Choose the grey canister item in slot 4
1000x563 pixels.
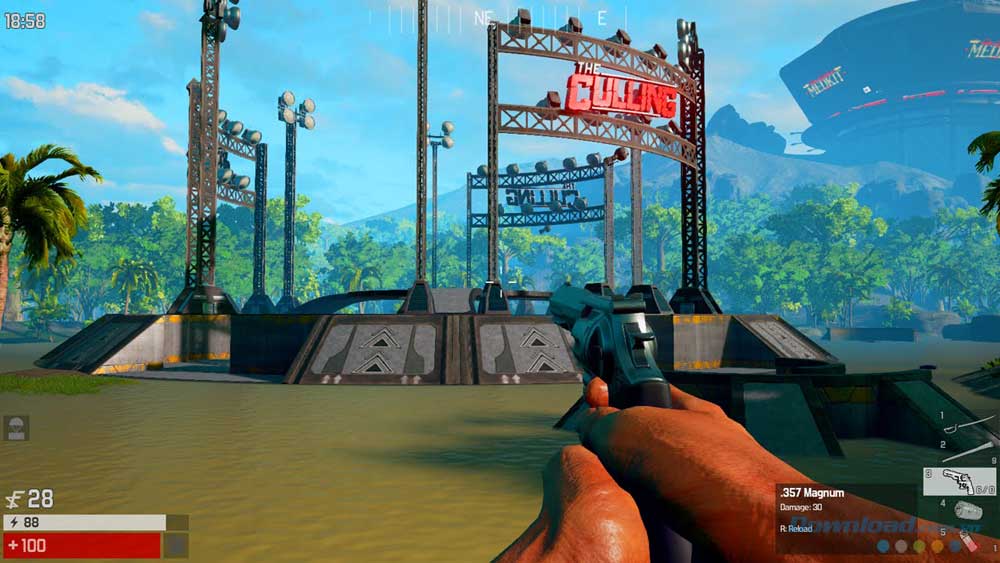click(968, 511)
